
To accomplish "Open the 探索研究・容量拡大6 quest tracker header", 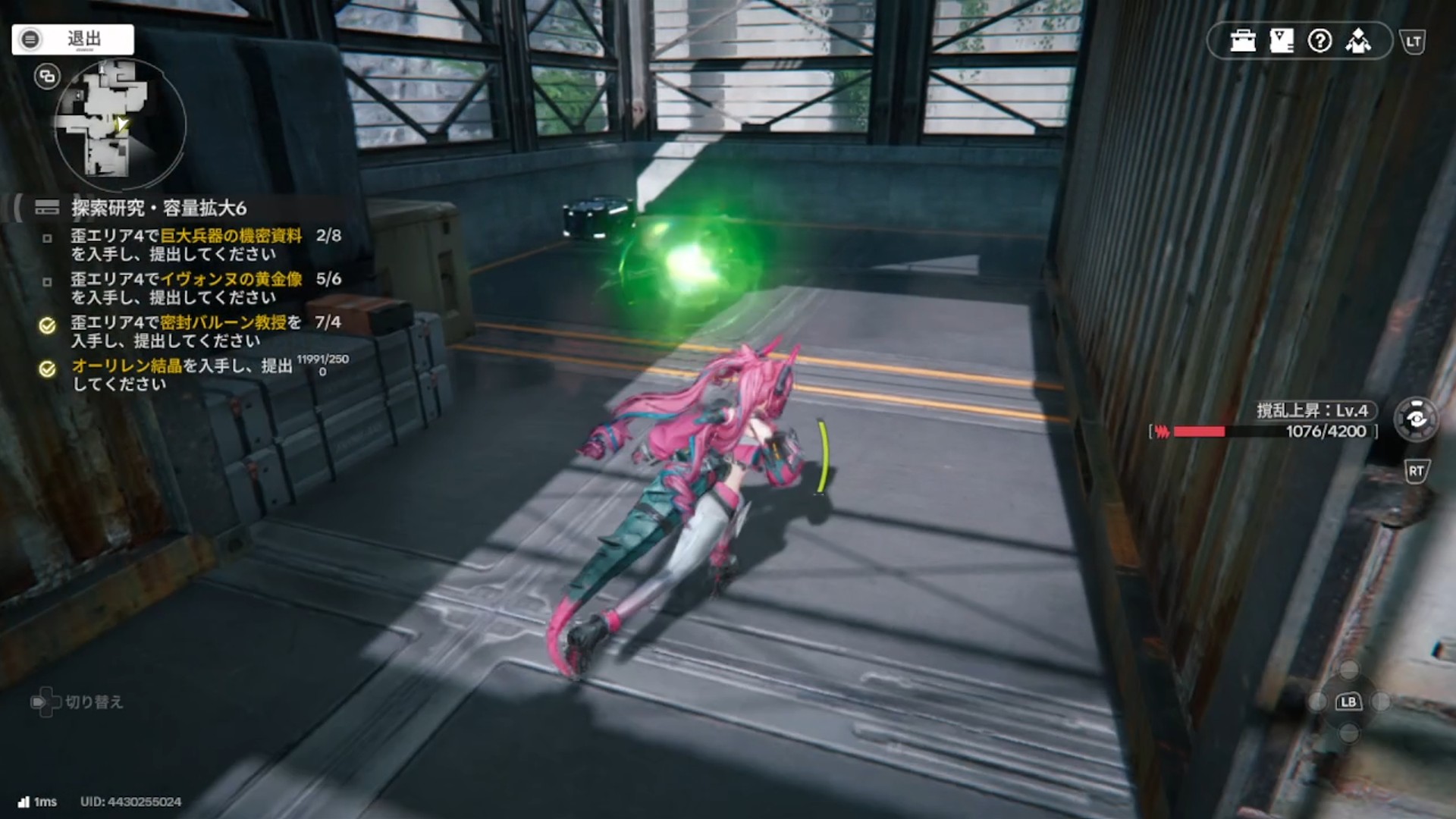I will click(x=158, y=208).
